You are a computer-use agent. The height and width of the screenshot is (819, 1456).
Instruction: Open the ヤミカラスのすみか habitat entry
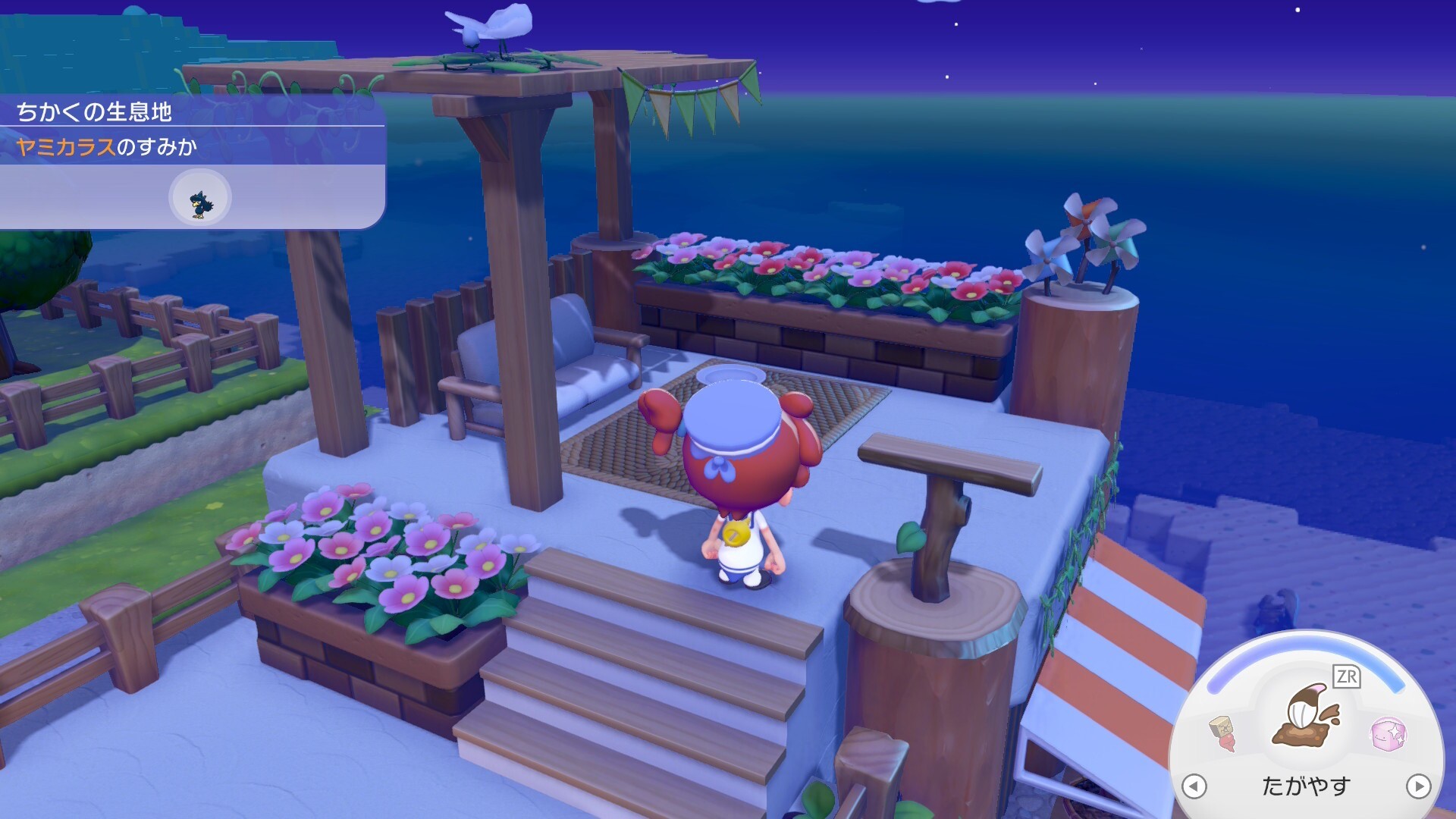[x=107, y=146]
